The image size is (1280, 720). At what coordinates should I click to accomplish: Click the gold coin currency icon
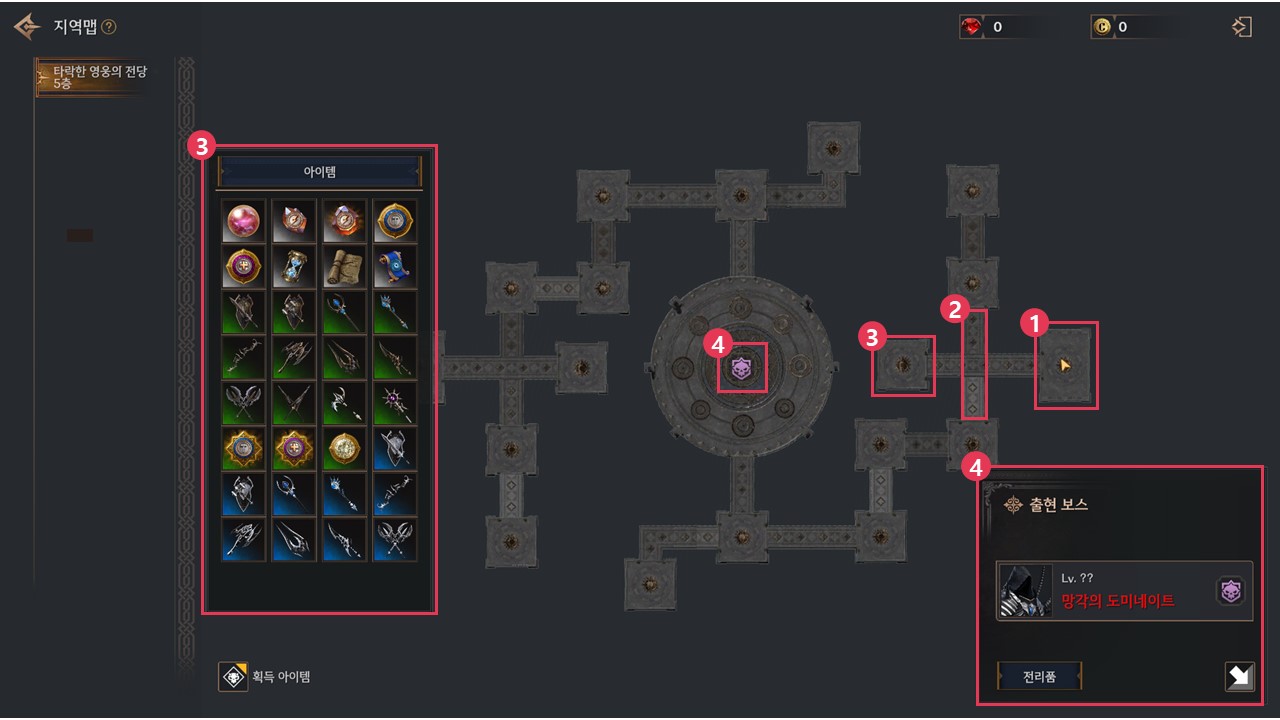click(1101, 28)
